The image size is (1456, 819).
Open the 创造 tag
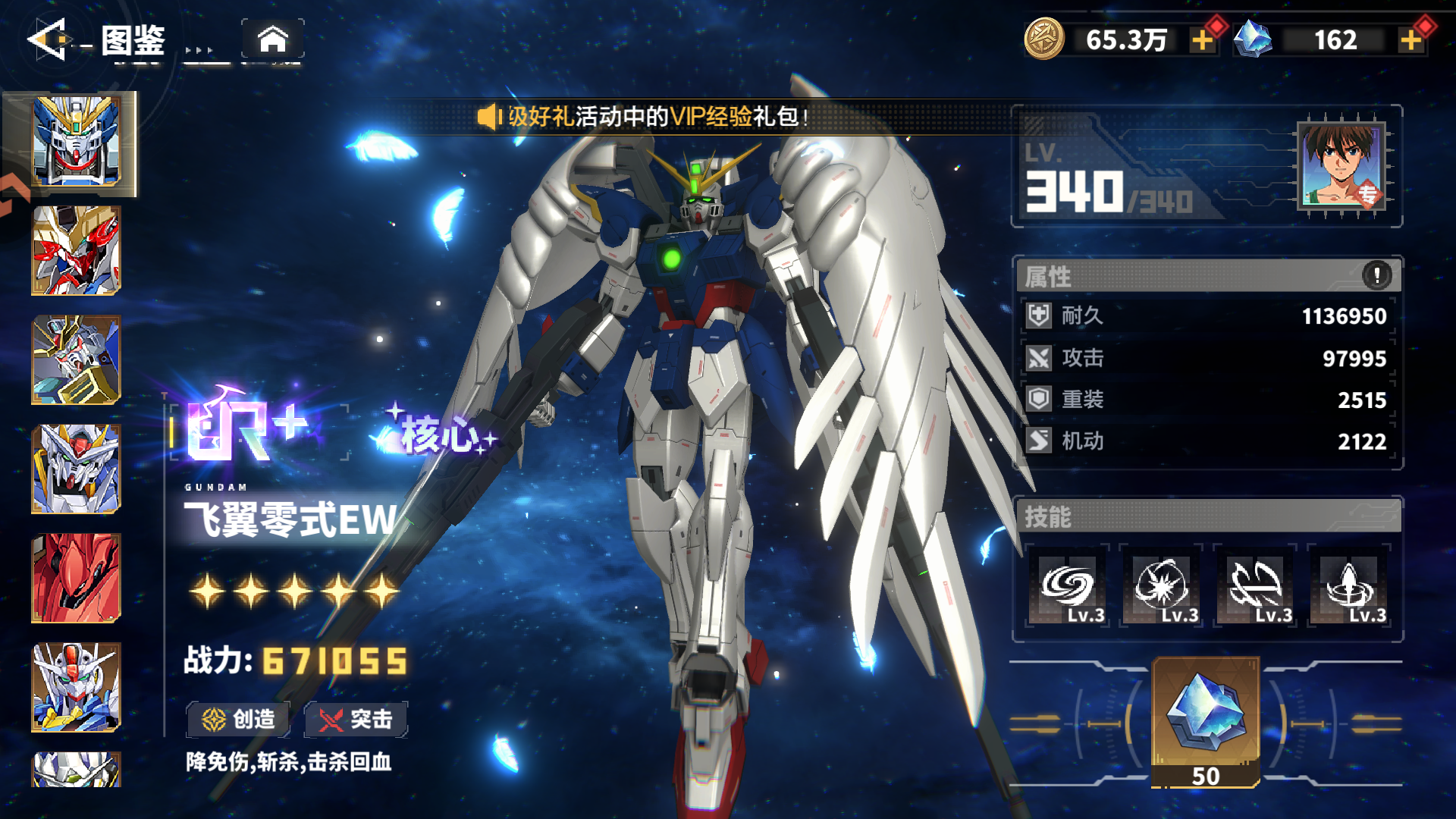[238, 719]
